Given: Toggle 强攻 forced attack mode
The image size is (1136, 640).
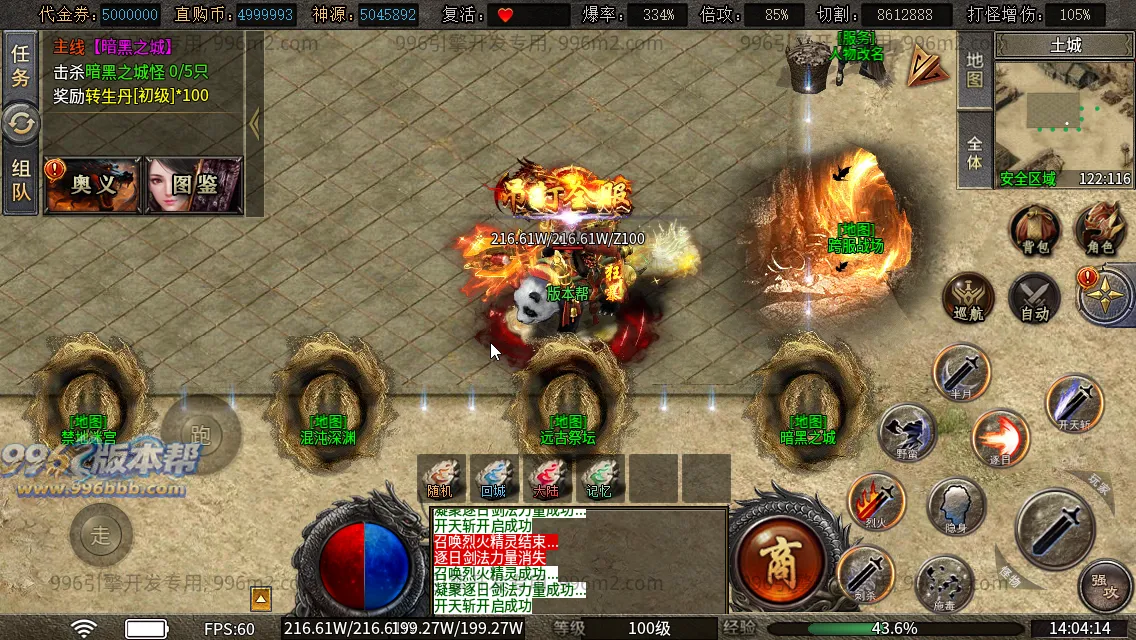Looking at the screenshot, I should coord(1104,585).
